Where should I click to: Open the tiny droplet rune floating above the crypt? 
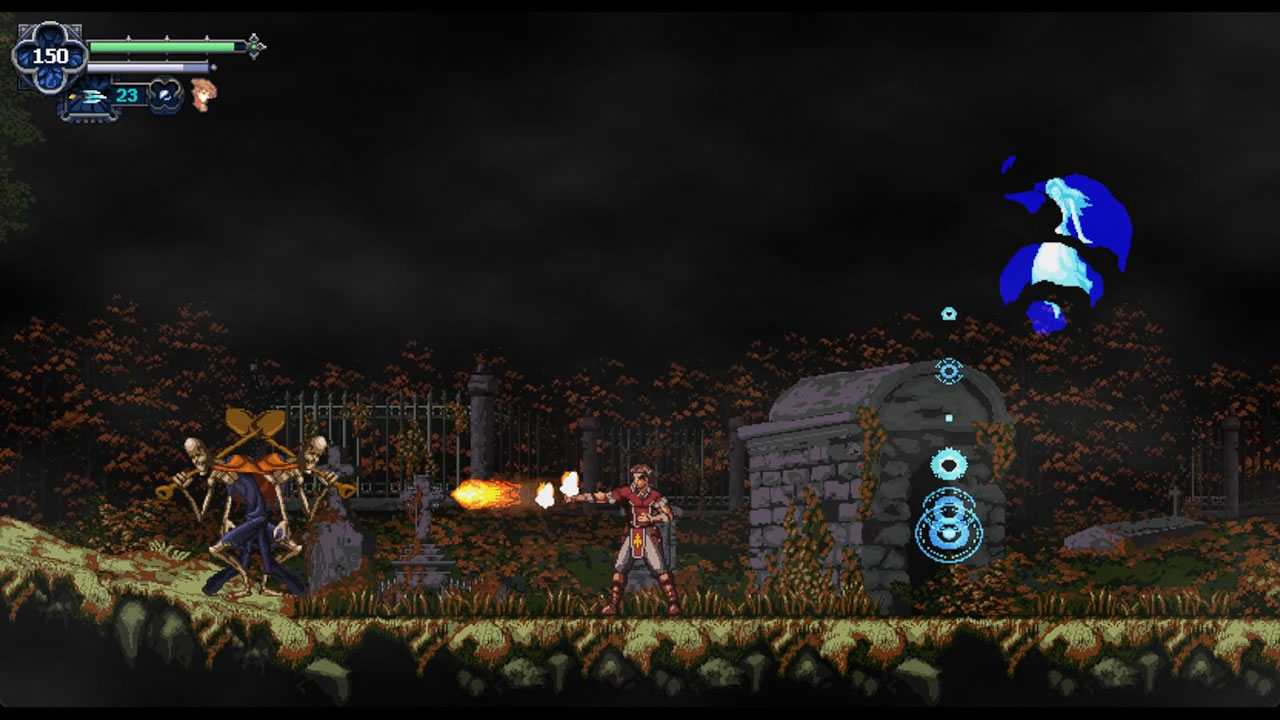click(948, 312)
